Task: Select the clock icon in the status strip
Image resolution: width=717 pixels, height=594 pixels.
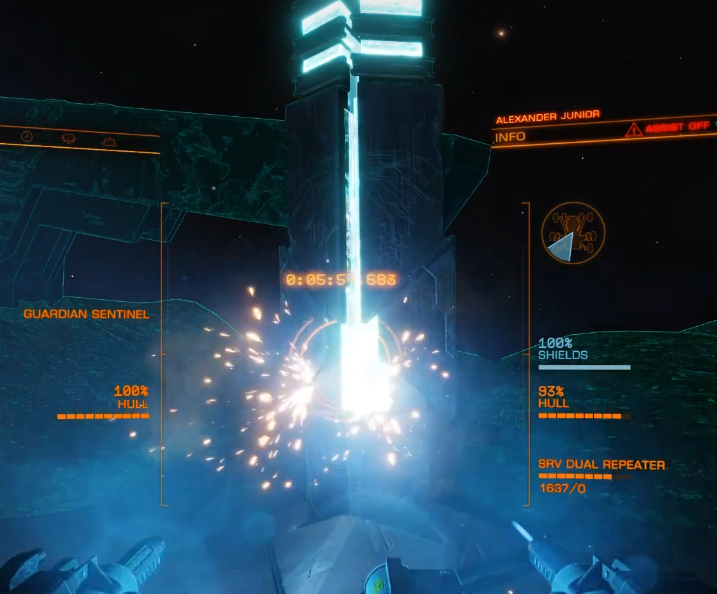Action: coord(27,136)
